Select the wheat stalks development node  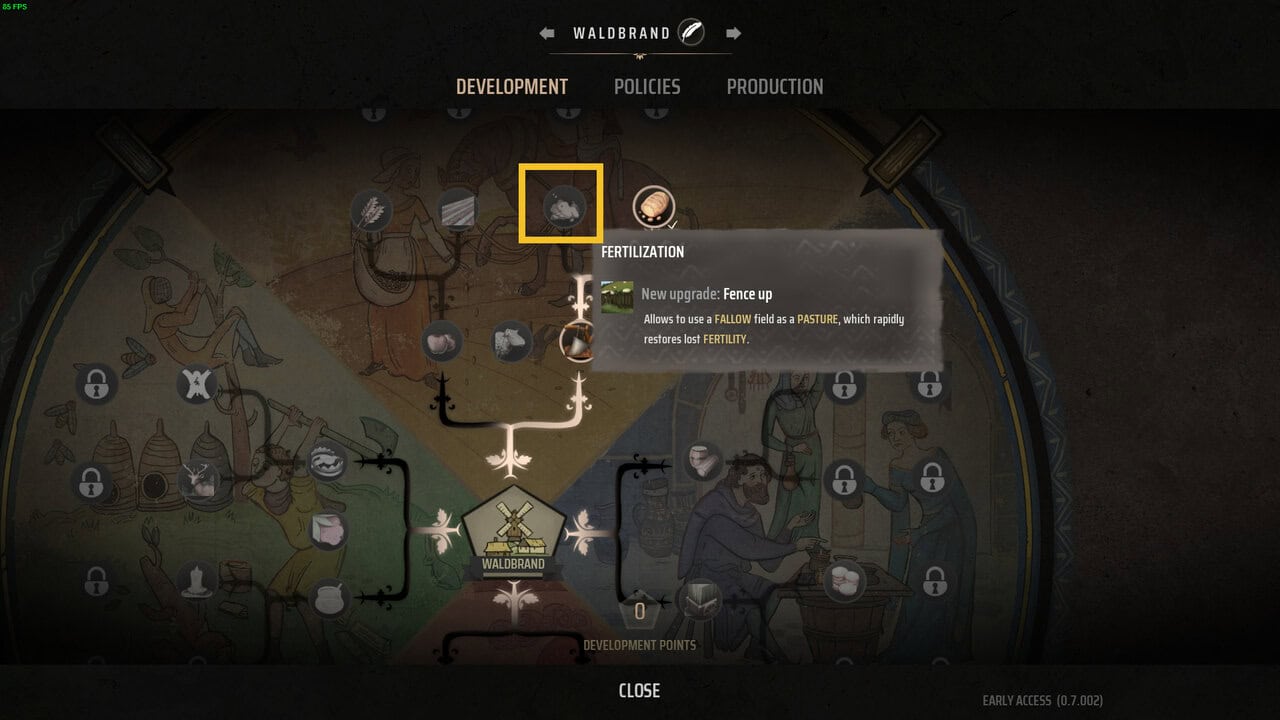[x=372, y=210]
